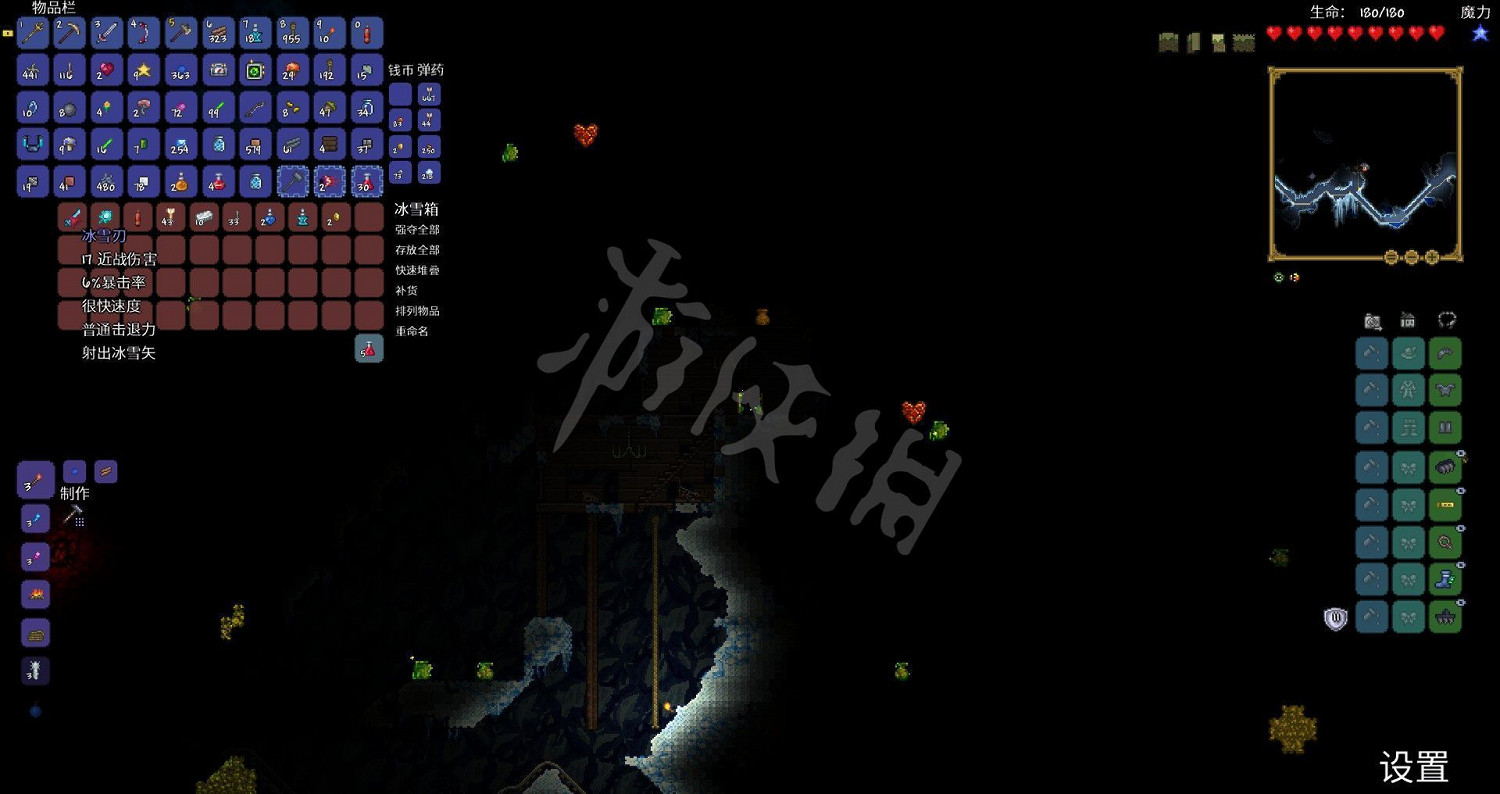Open the housing query house icon

coord(1408,321)
